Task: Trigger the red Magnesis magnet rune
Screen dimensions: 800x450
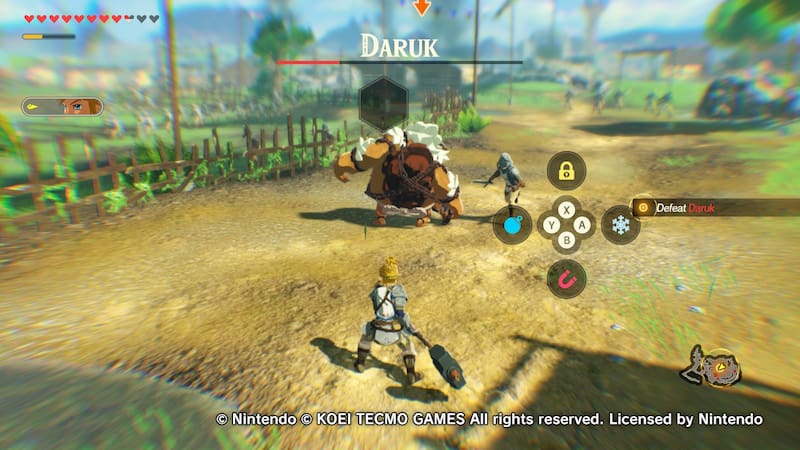Action: click(x=566, y=278)
